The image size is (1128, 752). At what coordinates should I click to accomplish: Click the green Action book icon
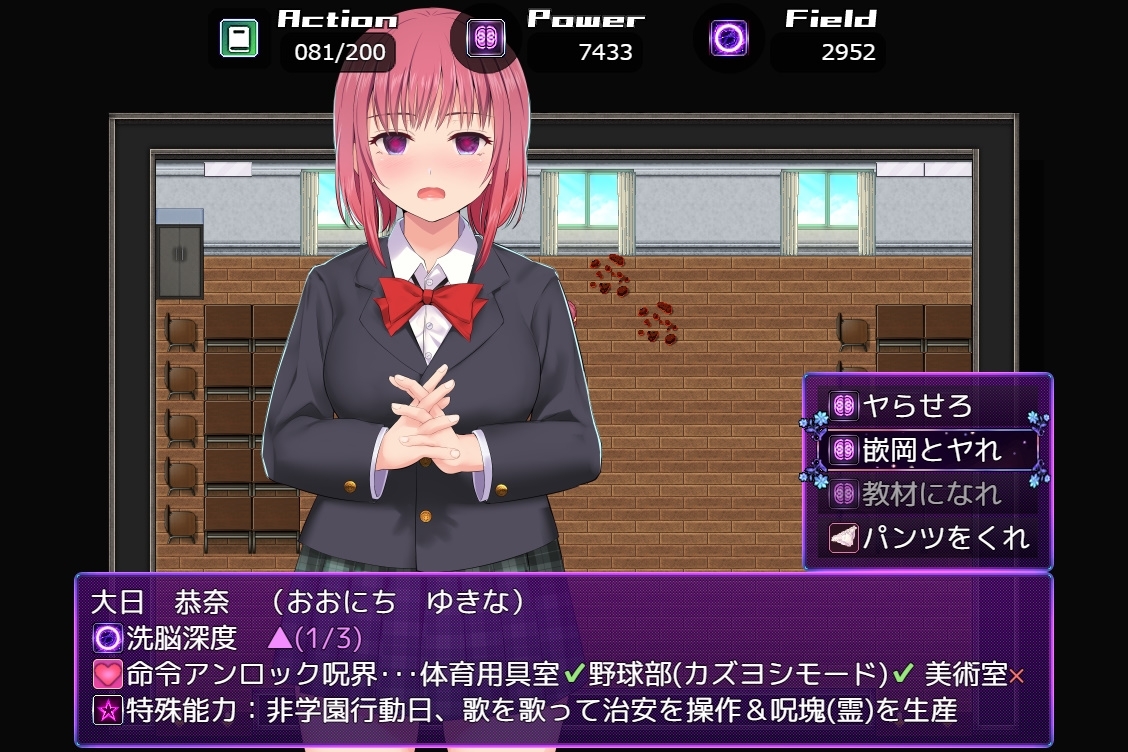click(x=239, y=39)
